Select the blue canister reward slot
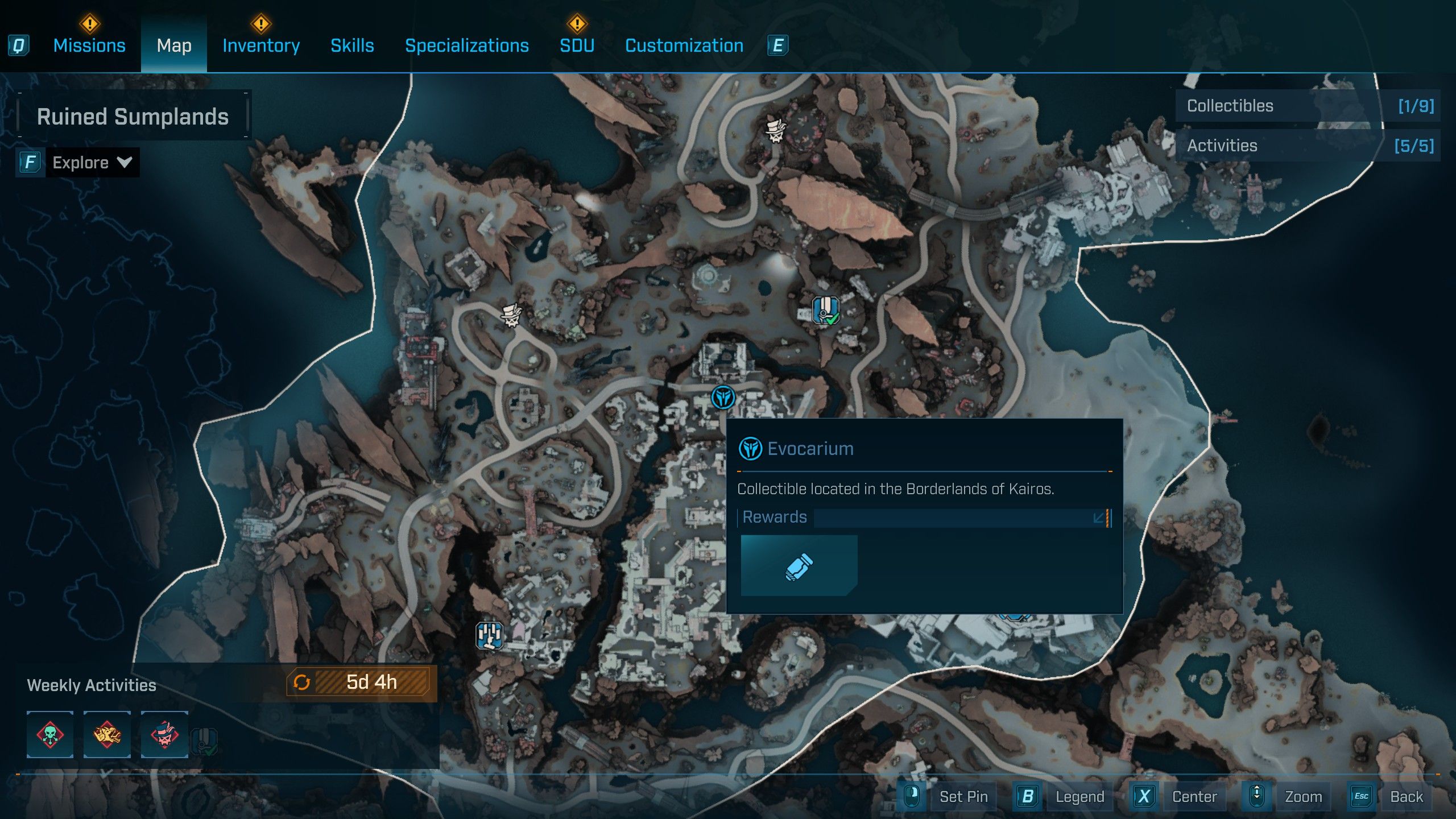The image size is (1456, 819). pyautogui.click(x=799, y=566)
